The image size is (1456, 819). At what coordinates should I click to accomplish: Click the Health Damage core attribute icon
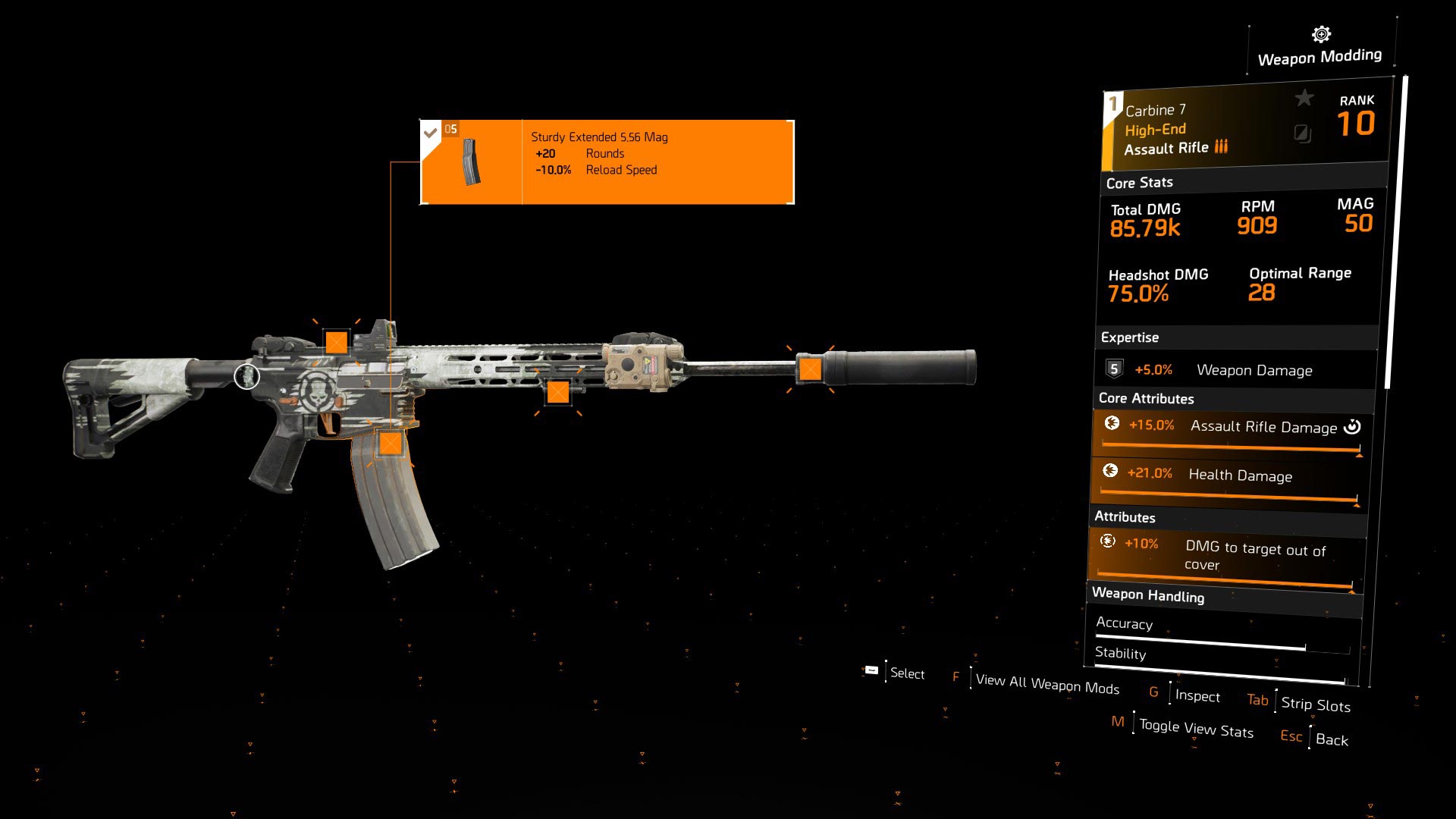pos(1110,473)
